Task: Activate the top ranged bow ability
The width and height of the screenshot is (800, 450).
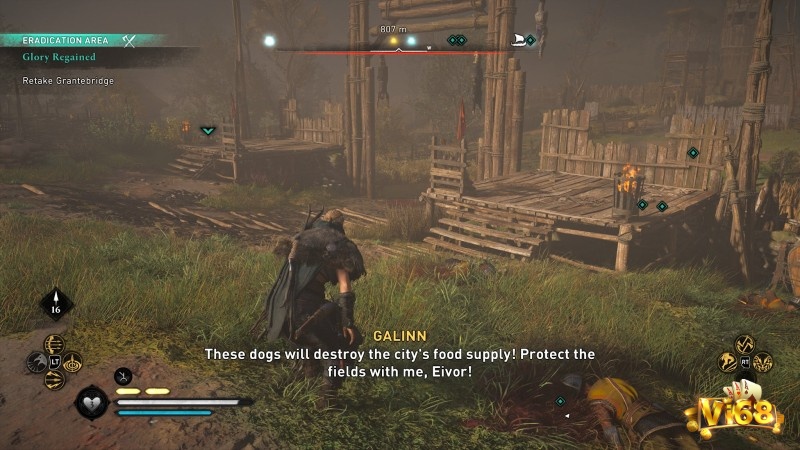Action: point(54,343)
